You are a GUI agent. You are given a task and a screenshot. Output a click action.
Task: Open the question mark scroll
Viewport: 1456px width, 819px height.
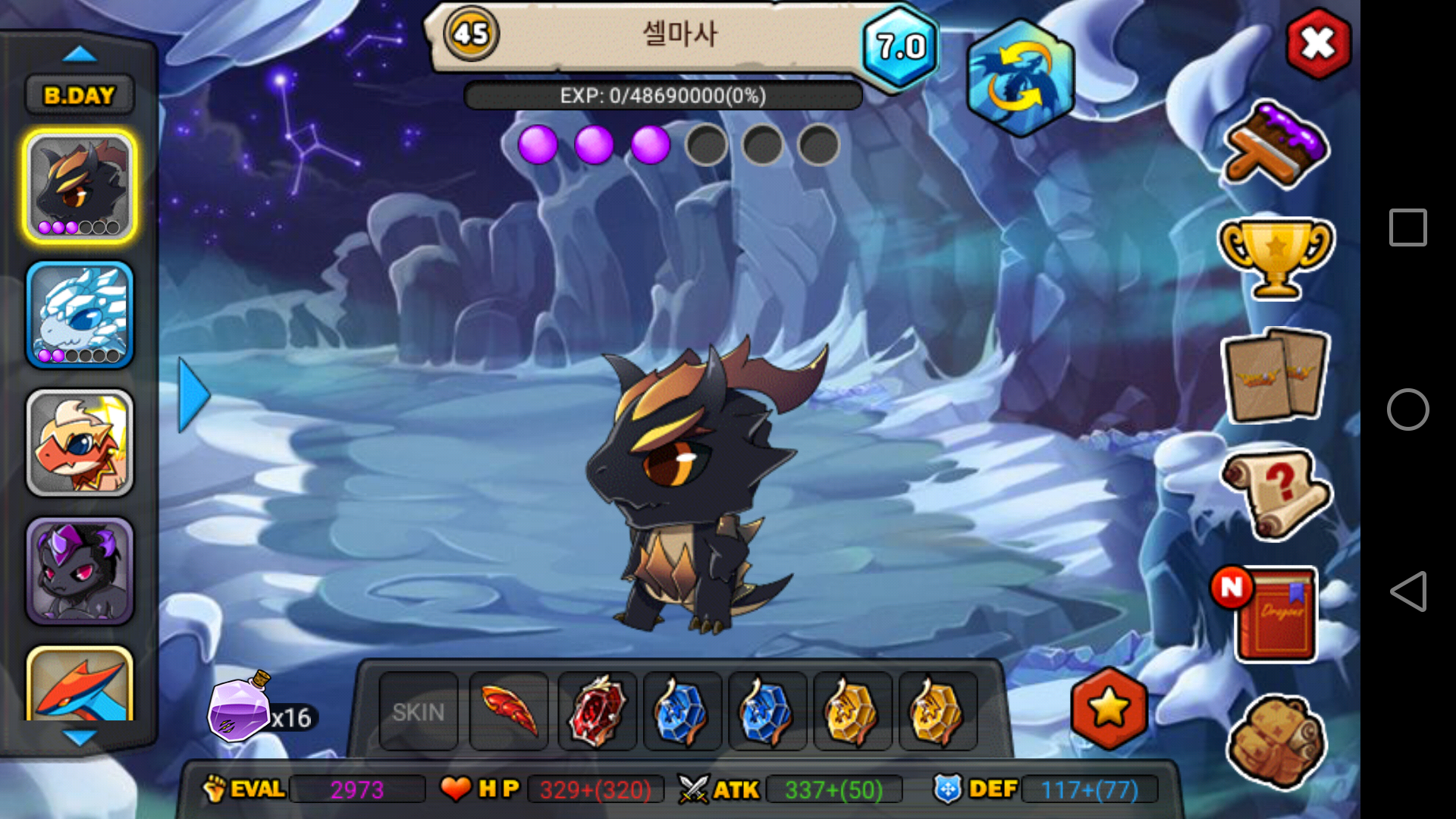pos(1276,493)
